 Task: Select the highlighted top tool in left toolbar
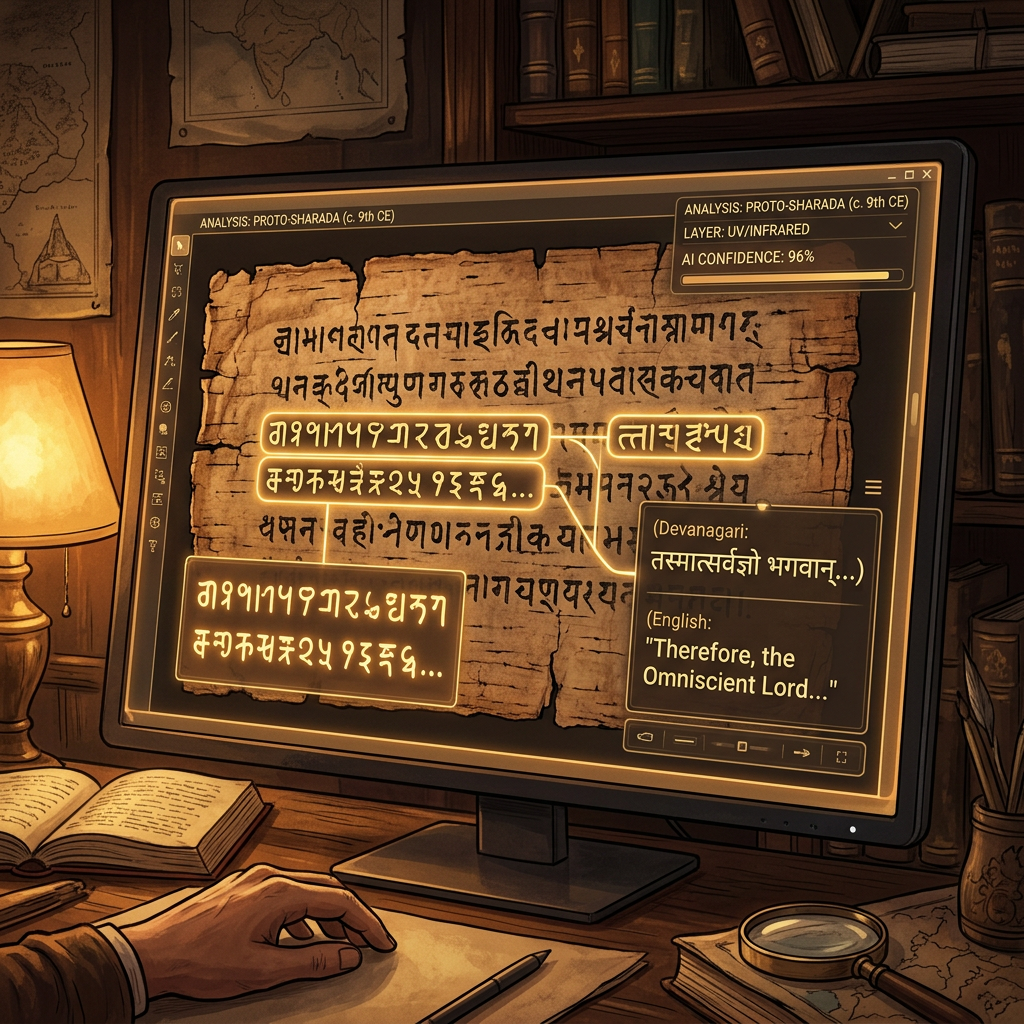point(181,244)
